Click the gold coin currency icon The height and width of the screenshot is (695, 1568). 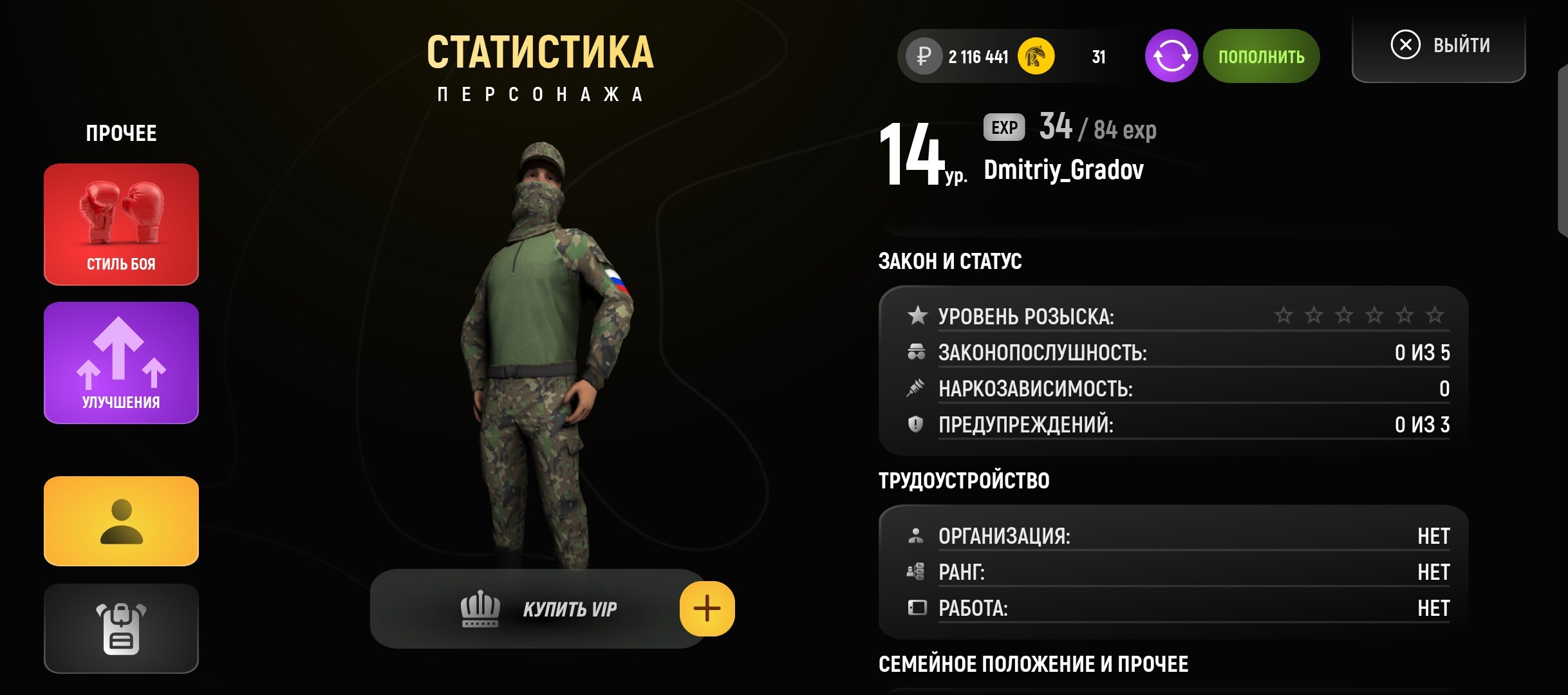pyautogui.click(x=1035, y=56)
